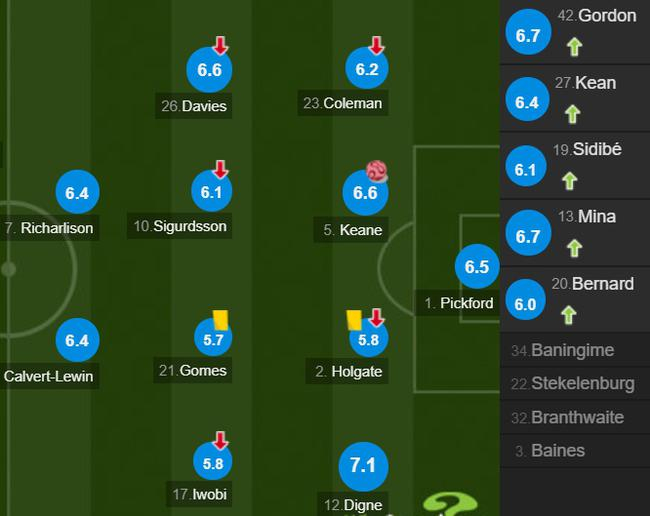View Gomes' 5.7 rating bubble
The height and width of the screenshot is (516, 650).
213,340
